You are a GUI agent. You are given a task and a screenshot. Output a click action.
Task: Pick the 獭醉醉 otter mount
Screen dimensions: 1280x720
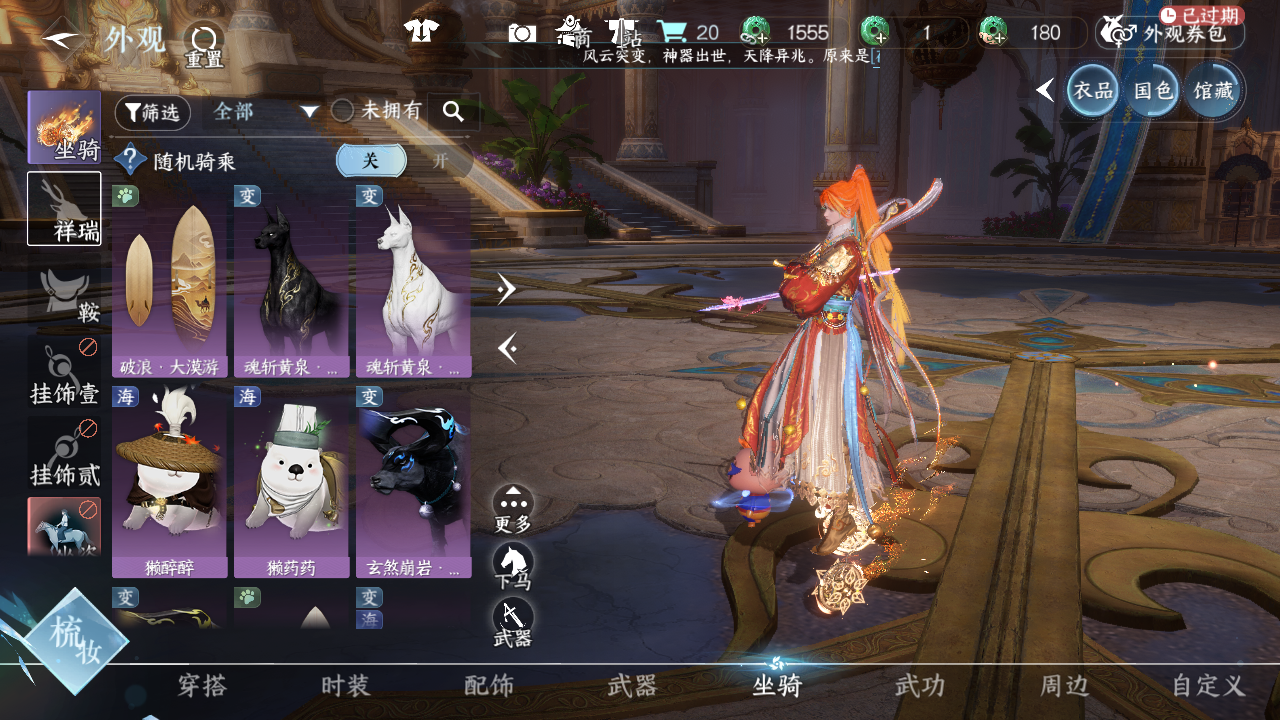tap(169, 480)
